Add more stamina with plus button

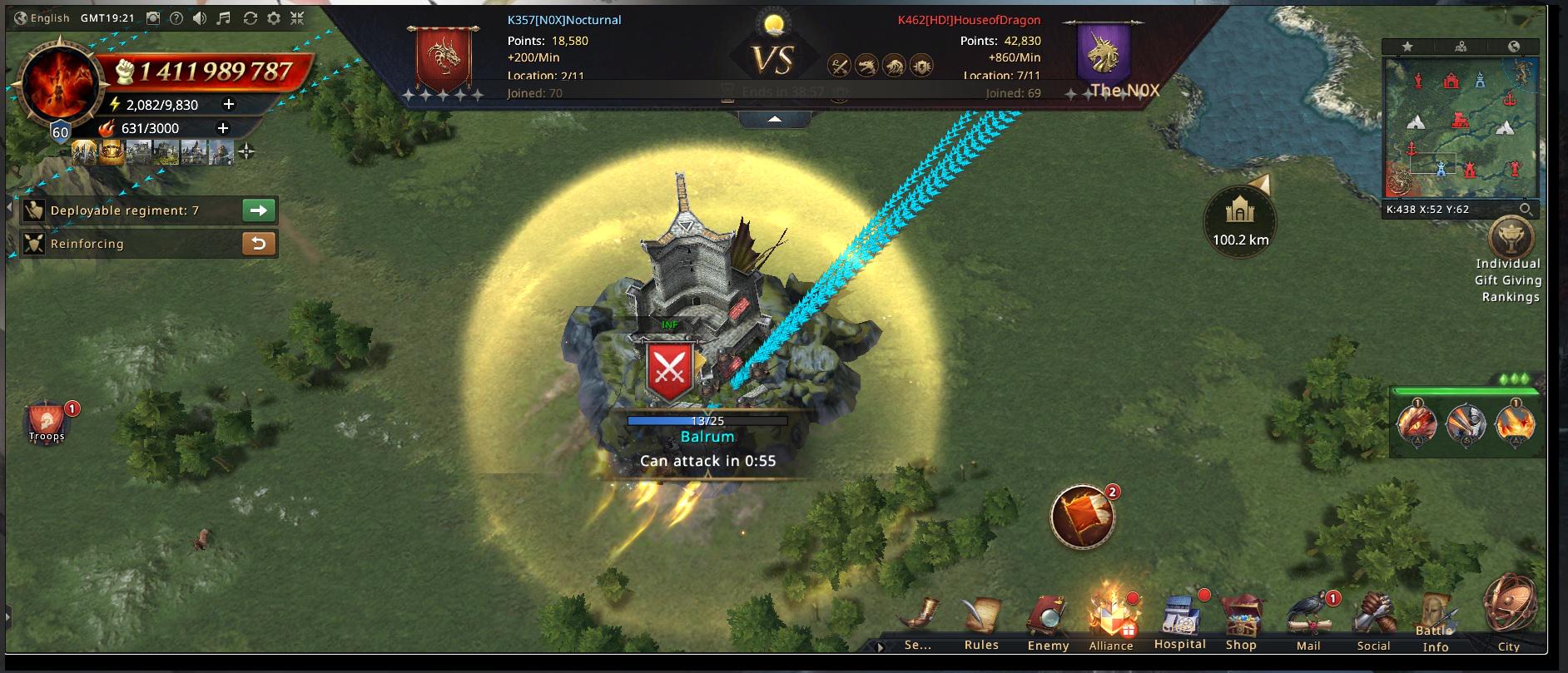[x=229, y=105]
